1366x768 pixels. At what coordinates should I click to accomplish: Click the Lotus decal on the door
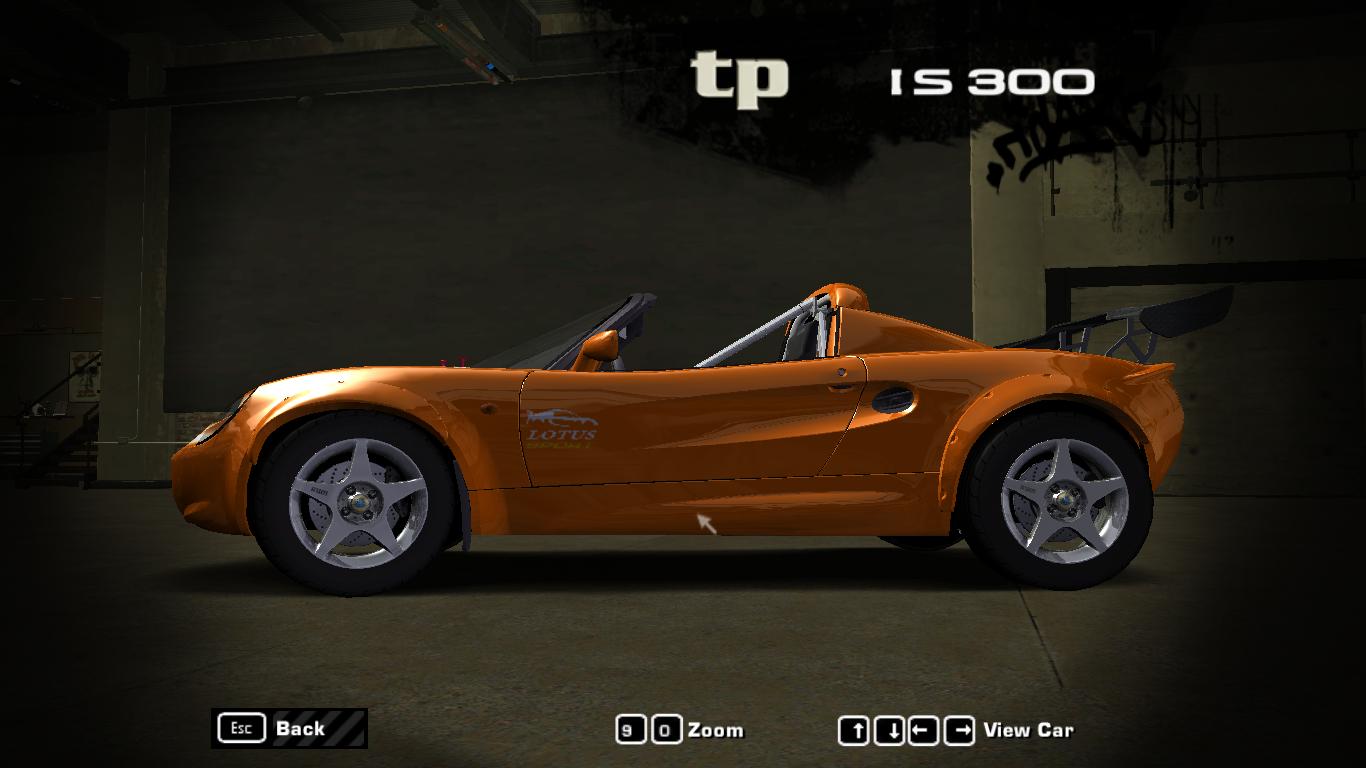point(560,428)
